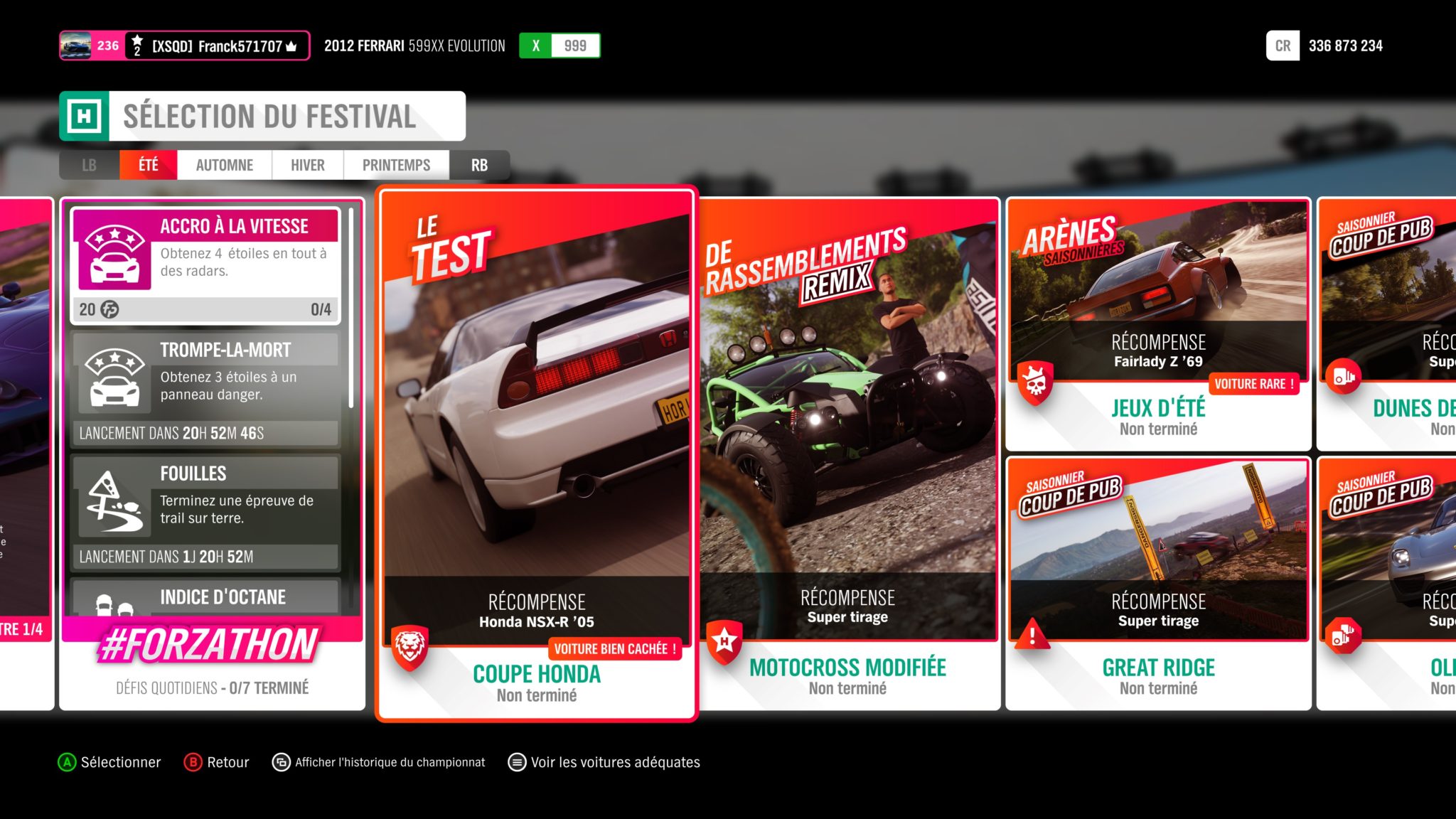This screenshot has height=819, width=1456.
Task: Select the HIVER season tab
Action: click(307, 165)
